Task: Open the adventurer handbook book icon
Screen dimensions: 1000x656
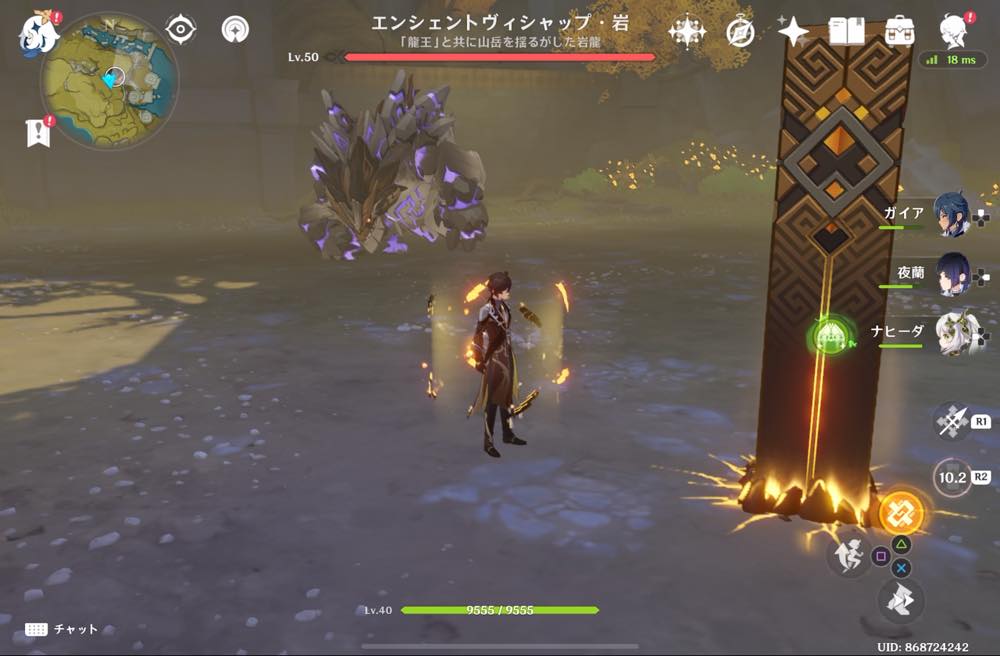Action: click(x=846, y=33)
